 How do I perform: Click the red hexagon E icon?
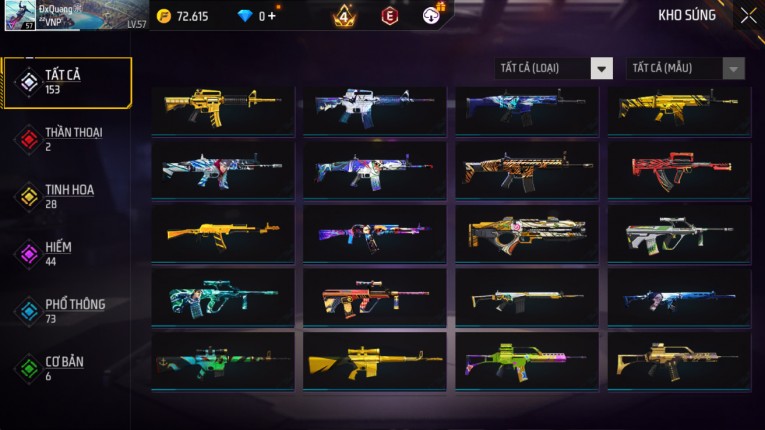[390, 16]
